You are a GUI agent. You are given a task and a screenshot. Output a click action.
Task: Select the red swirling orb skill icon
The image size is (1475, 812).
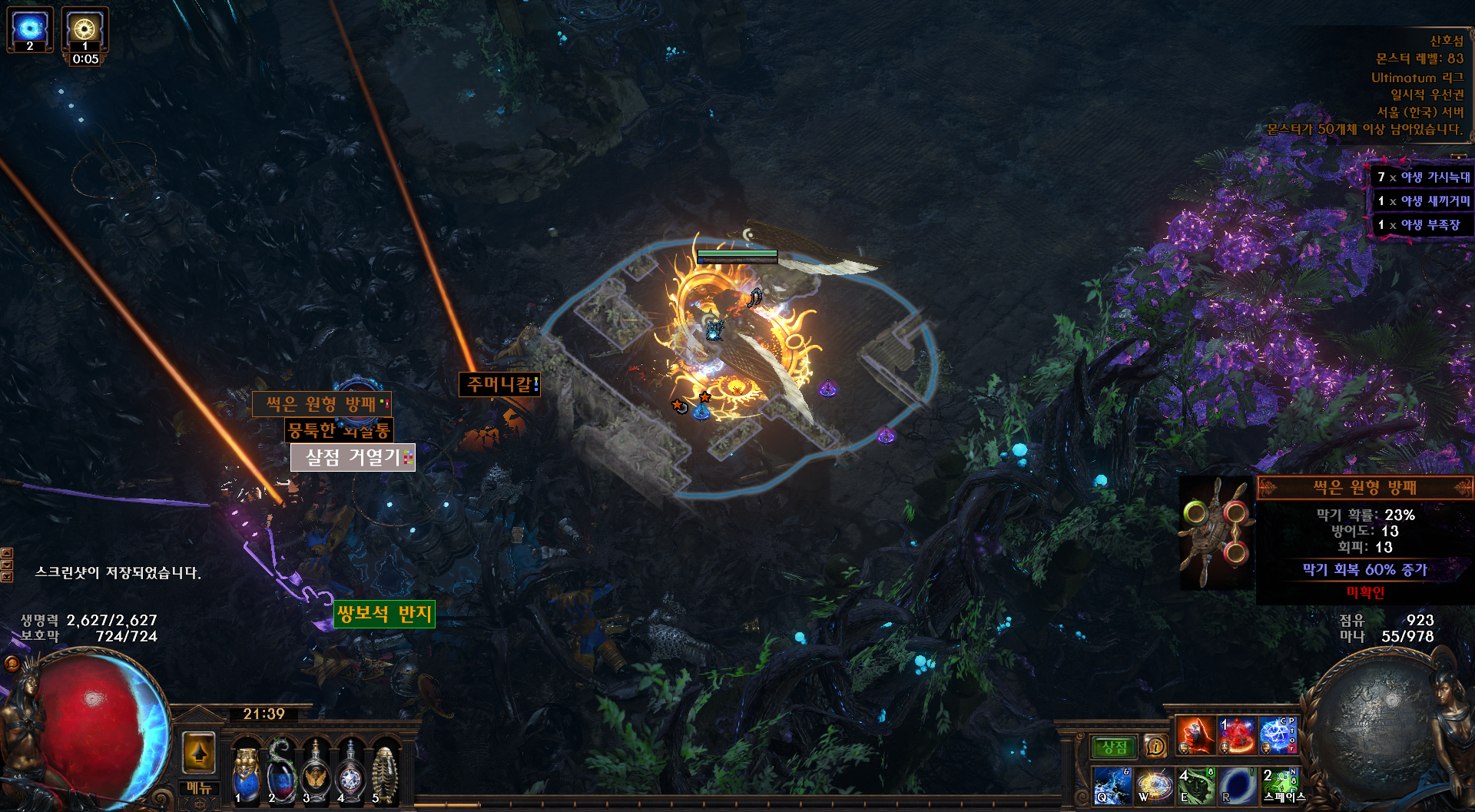tap(1237, 735)
